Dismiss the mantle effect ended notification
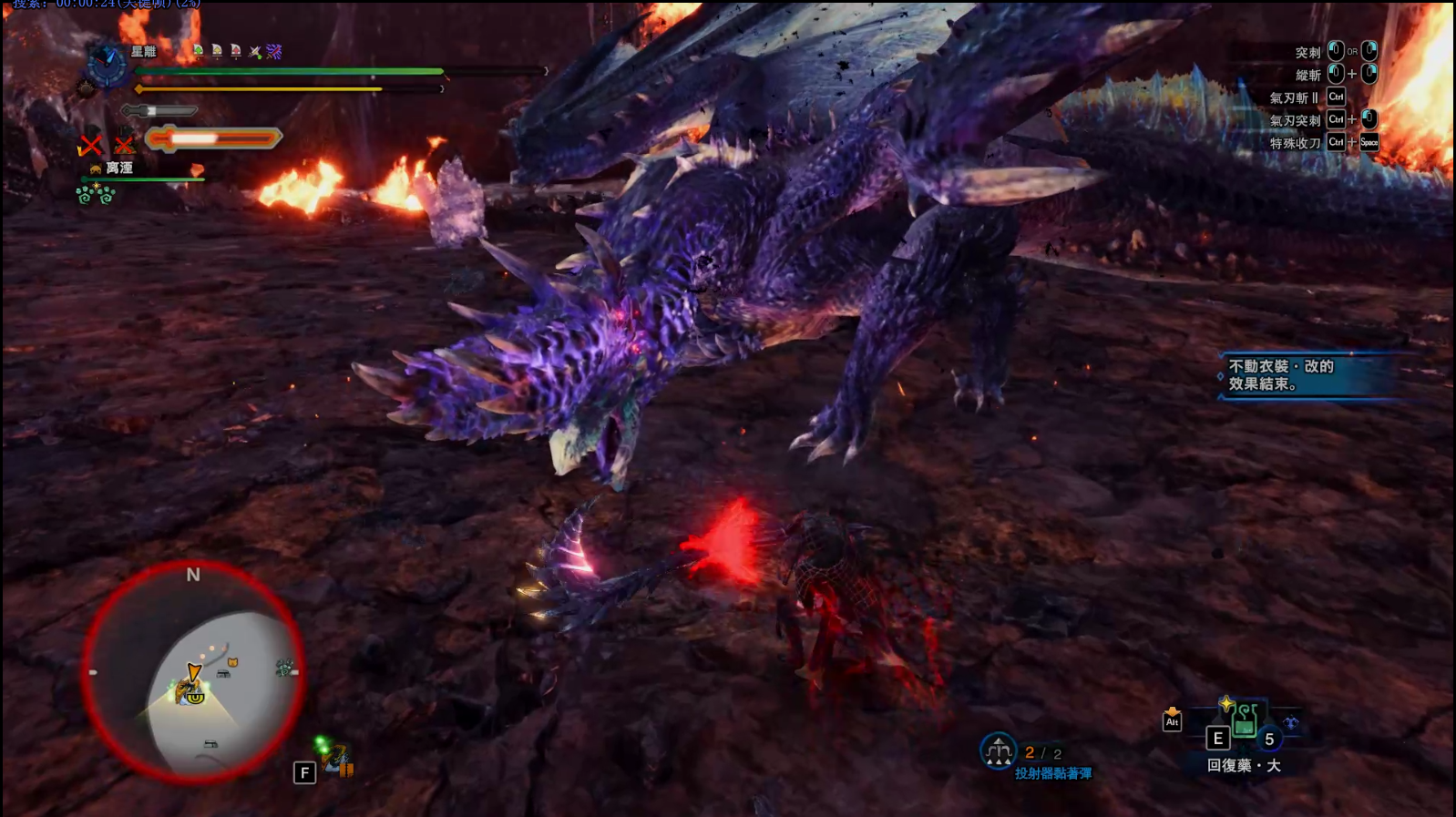Viewport: 1456px width, 817px height. (x=1307, y=375)
